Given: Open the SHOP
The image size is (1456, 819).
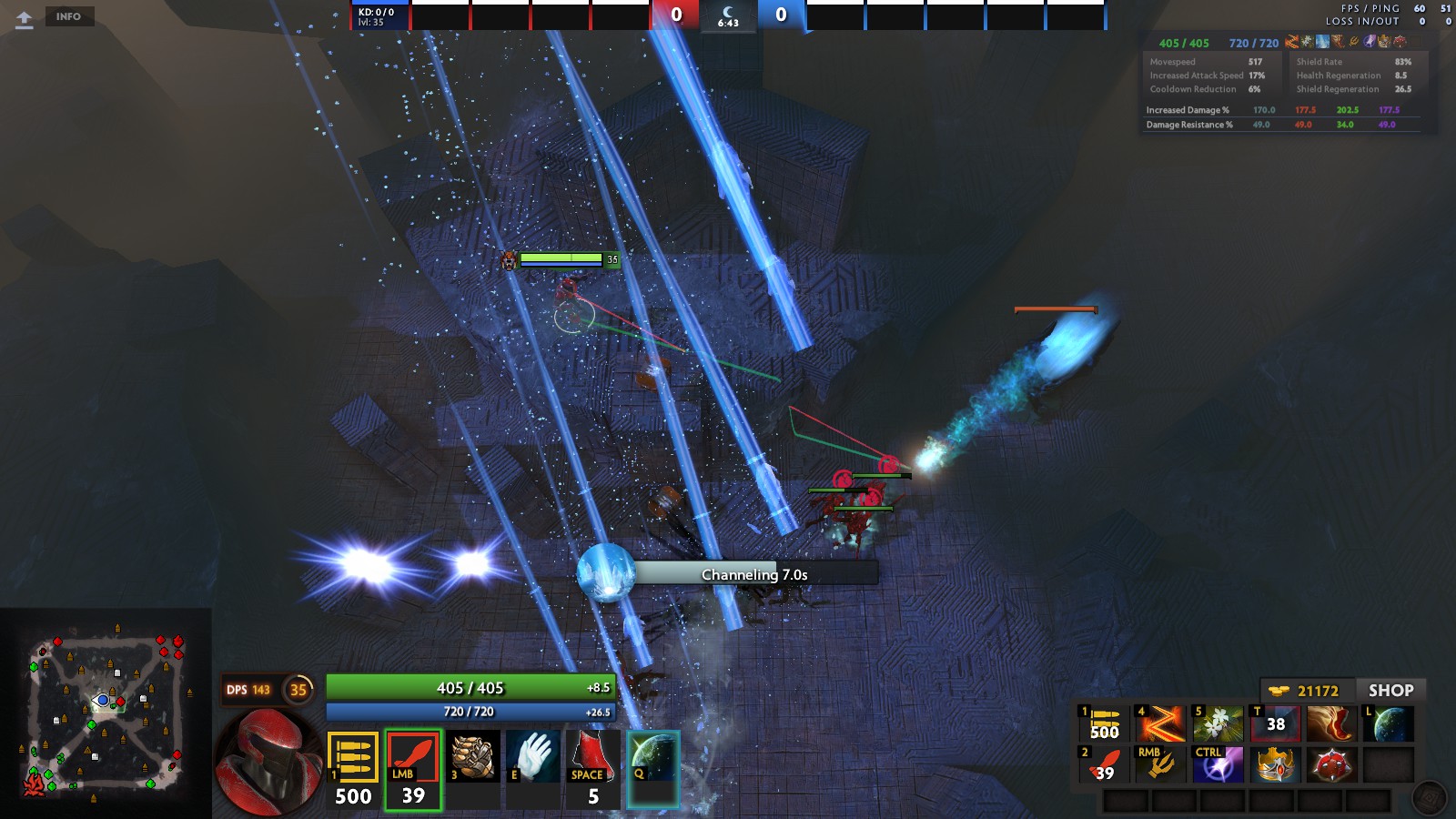Looking at the screenshot, I should [x=1390, y=691].
